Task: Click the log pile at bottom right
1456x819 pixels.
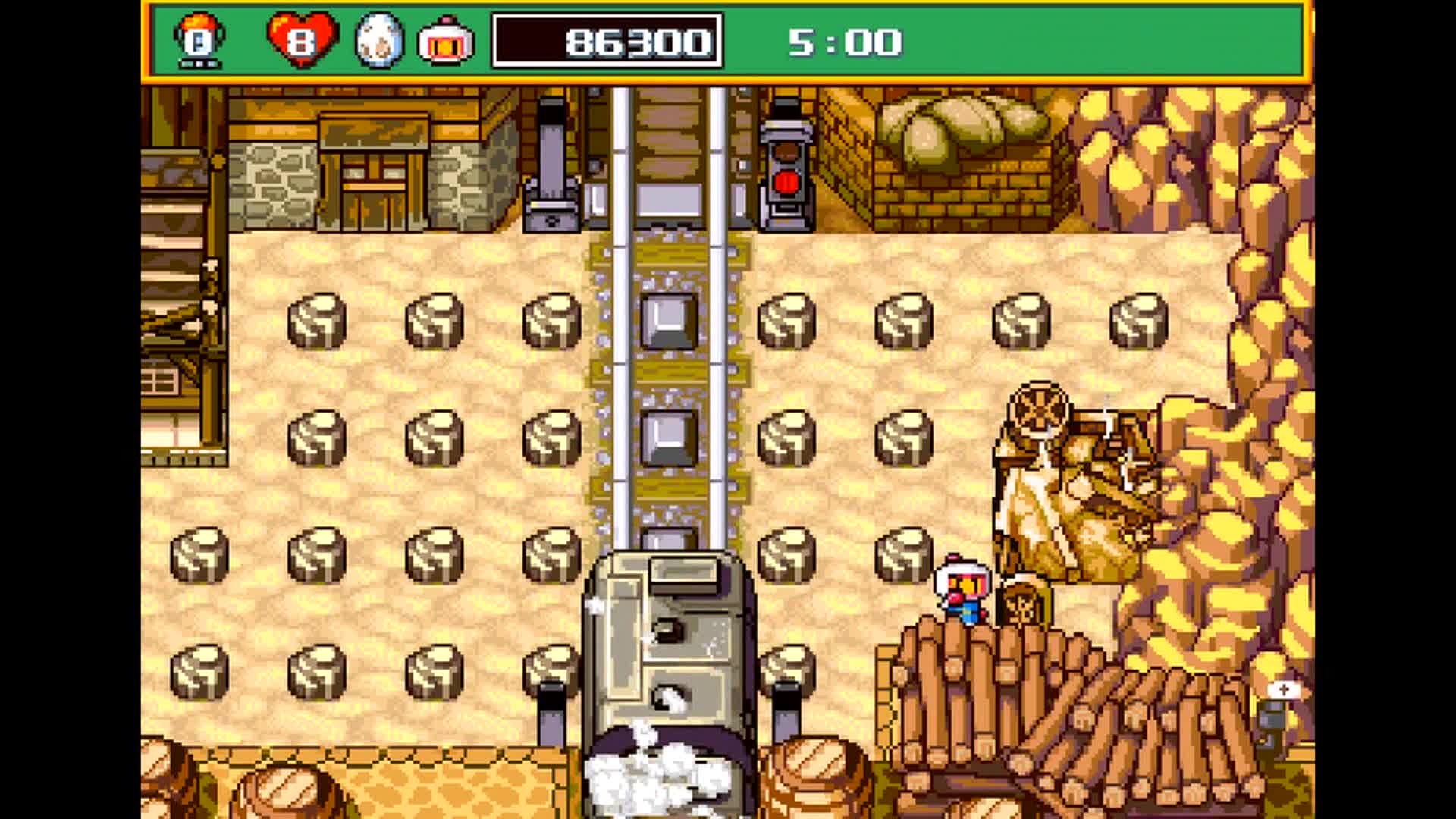Action: (x=1062, y=720)
